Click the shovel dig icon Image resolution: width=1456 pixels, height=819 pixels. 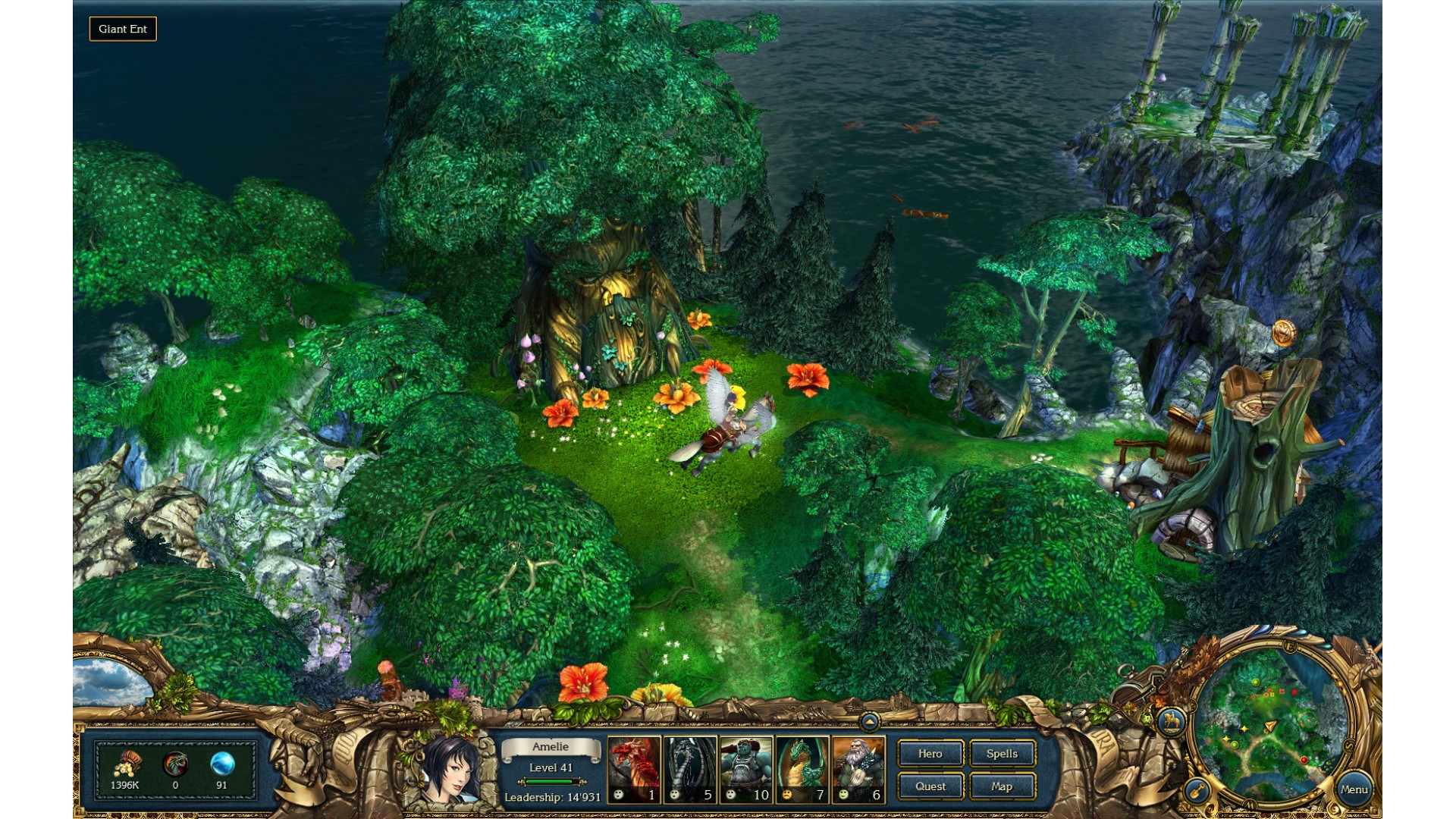tap(1197, 791)
